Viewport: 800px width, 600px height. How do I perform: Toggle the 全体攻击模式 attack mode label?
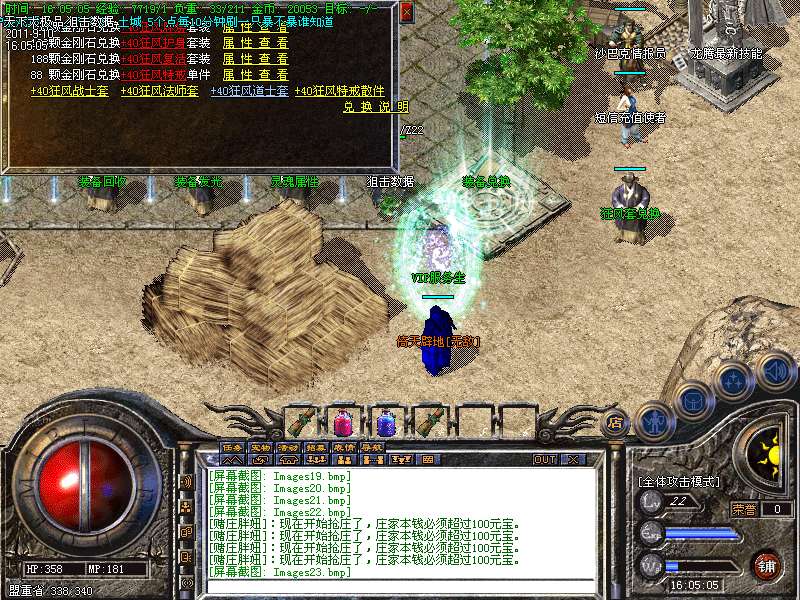679,481
